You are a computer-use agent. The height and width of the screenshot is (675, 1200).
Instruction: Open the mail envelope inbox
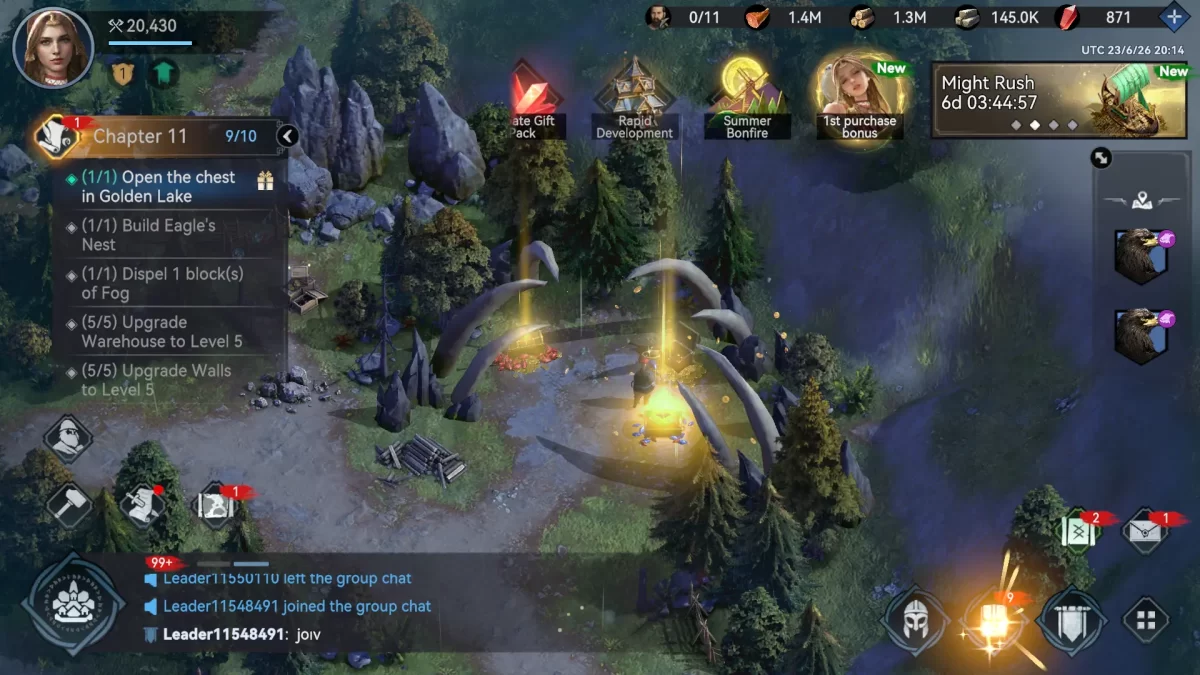tap(1146, 531)
